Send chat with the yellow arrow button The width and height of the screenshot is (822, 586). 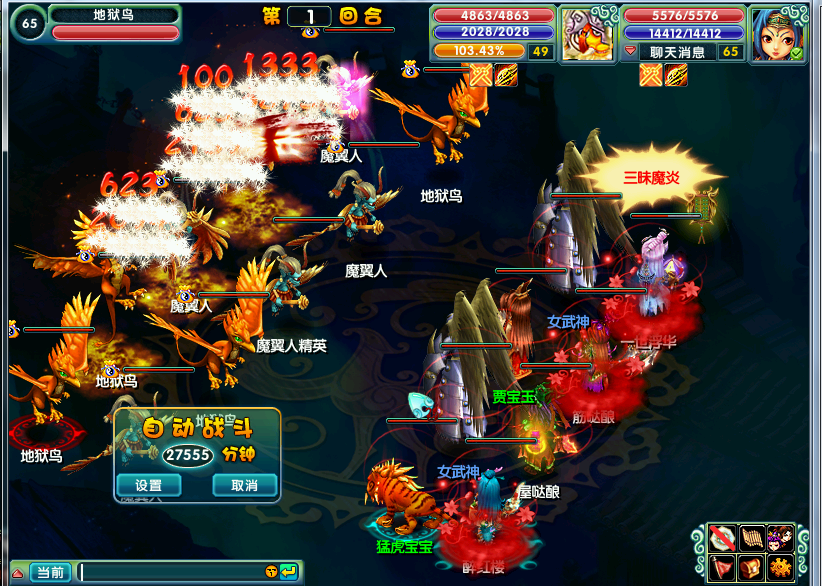pos(288,571)
